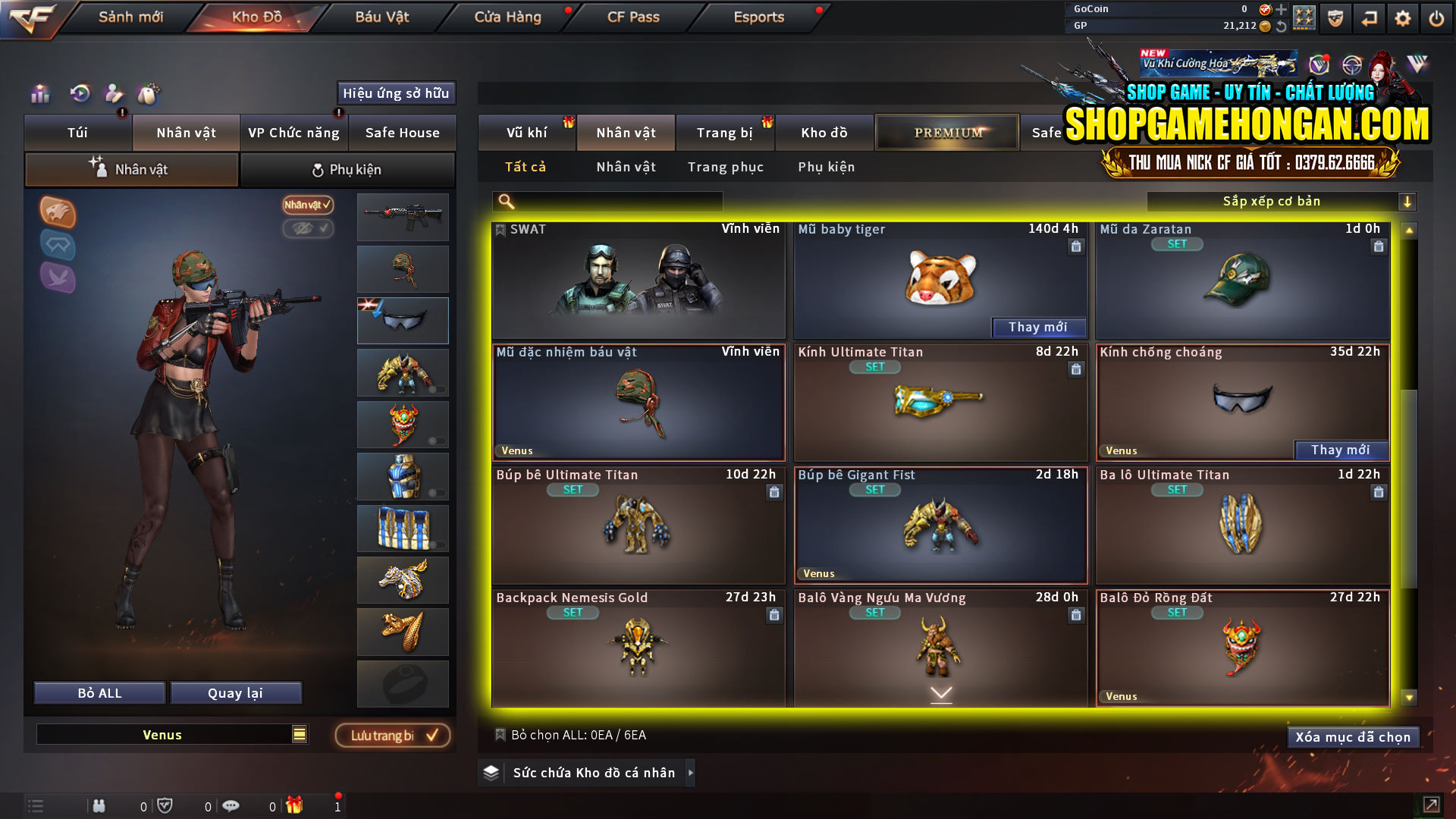Screen dimensions: 1456x819
Task: Open the chat bubble icon at the bottom
Action: [231, 806]
